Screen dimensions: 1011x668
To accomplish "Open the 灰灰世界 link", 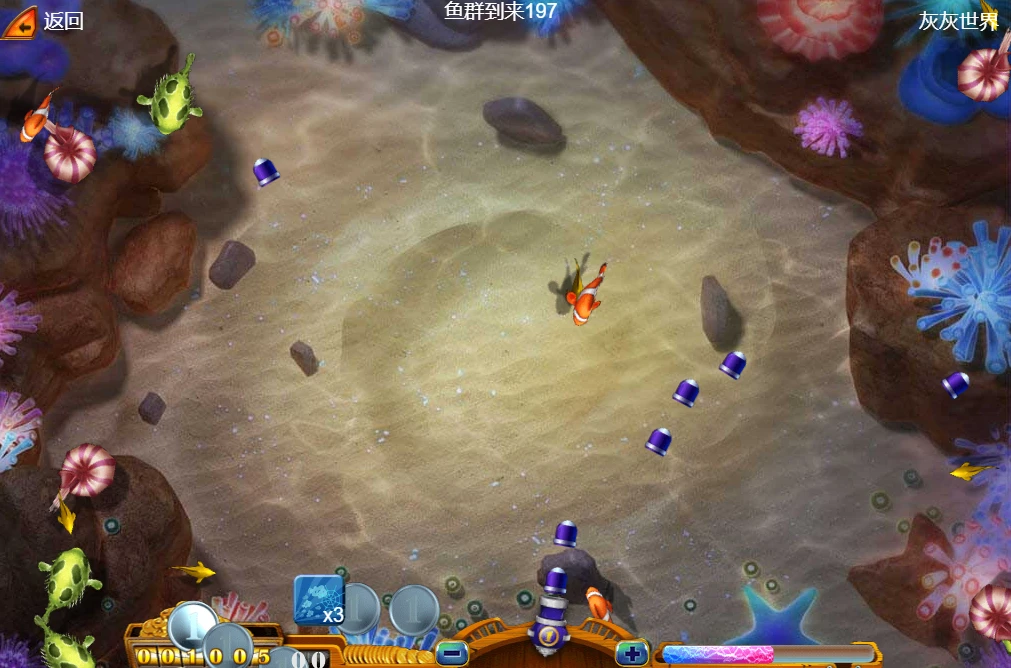I will tap(958, 21).
